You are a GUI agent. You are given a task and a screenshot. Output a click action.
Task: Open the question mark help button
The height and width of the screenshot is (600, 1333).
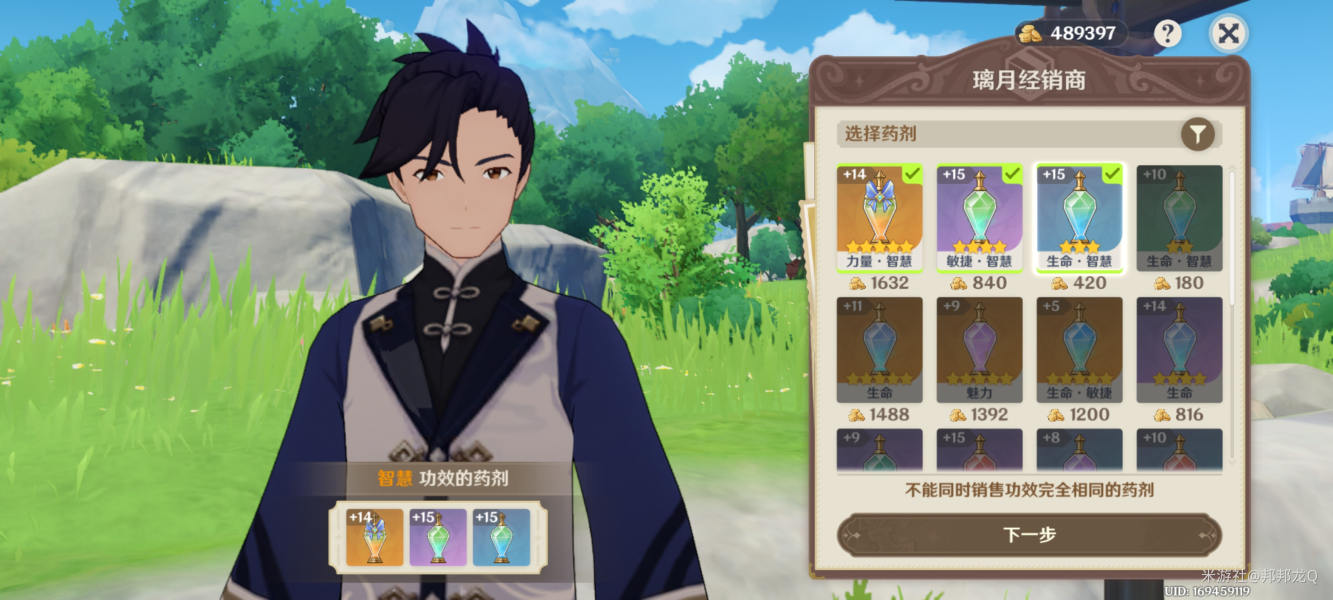point(1167,34)
